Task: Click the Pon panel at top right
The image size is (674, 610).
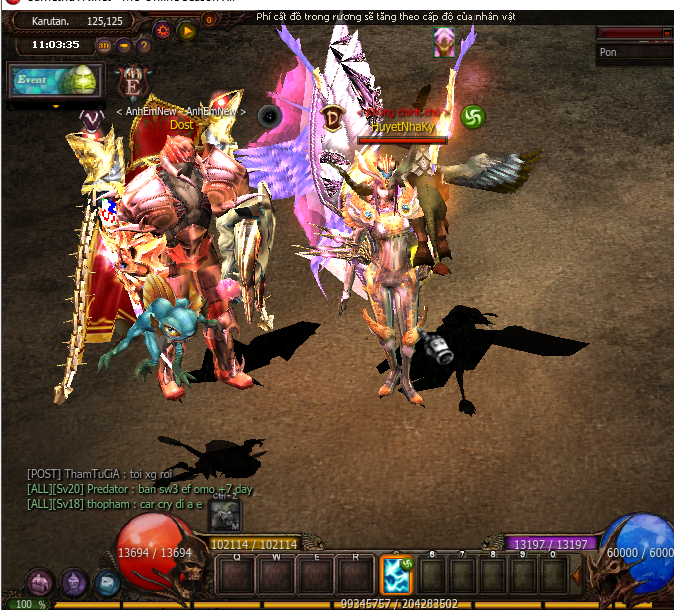Action: 634,52
